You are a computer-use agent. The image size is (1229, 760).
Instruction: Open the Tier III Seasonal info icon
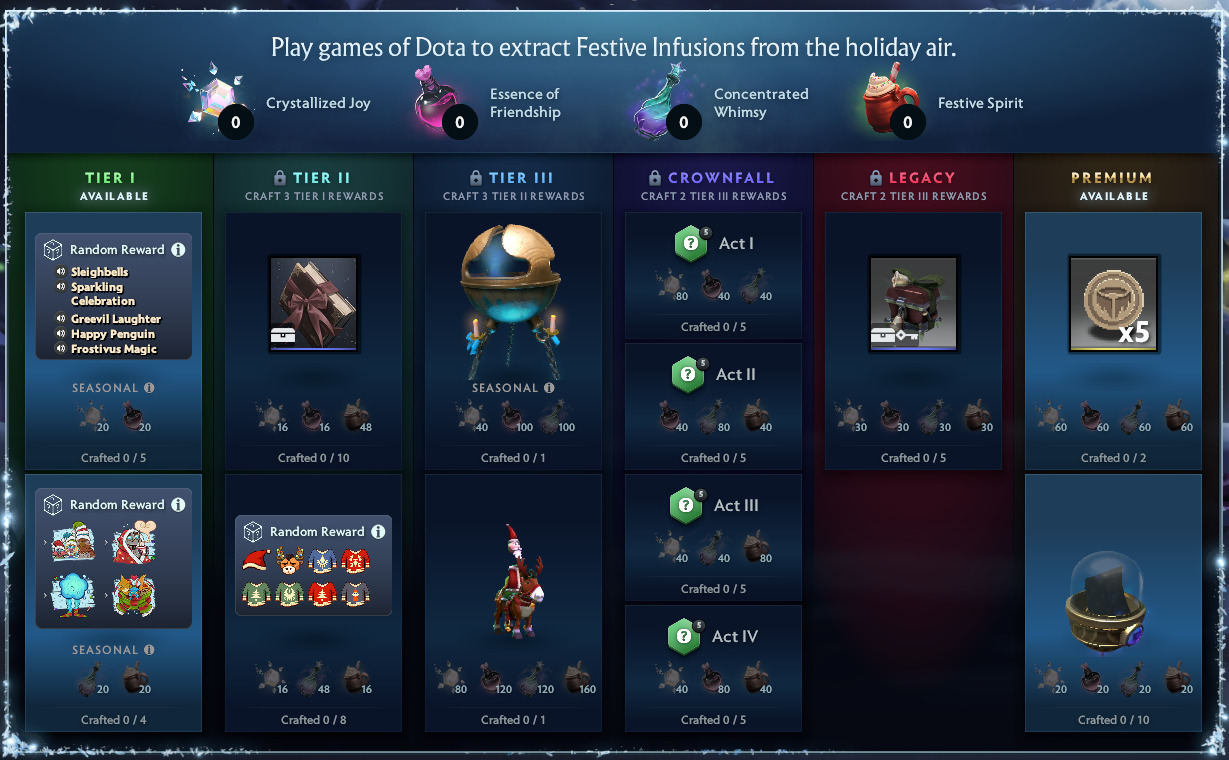549,388
